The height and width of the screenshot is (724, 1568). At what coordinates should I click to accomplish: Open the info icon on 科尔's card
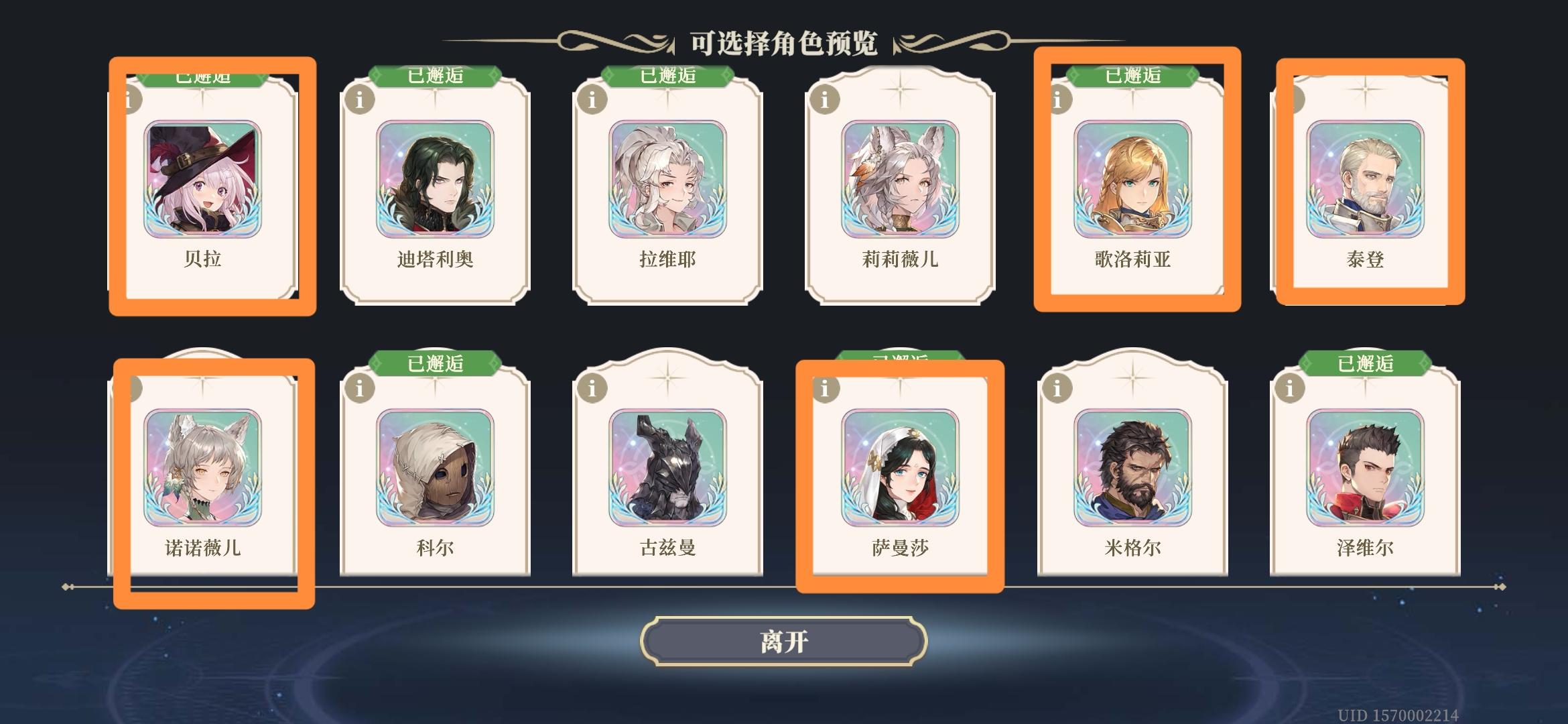[360, 389]
